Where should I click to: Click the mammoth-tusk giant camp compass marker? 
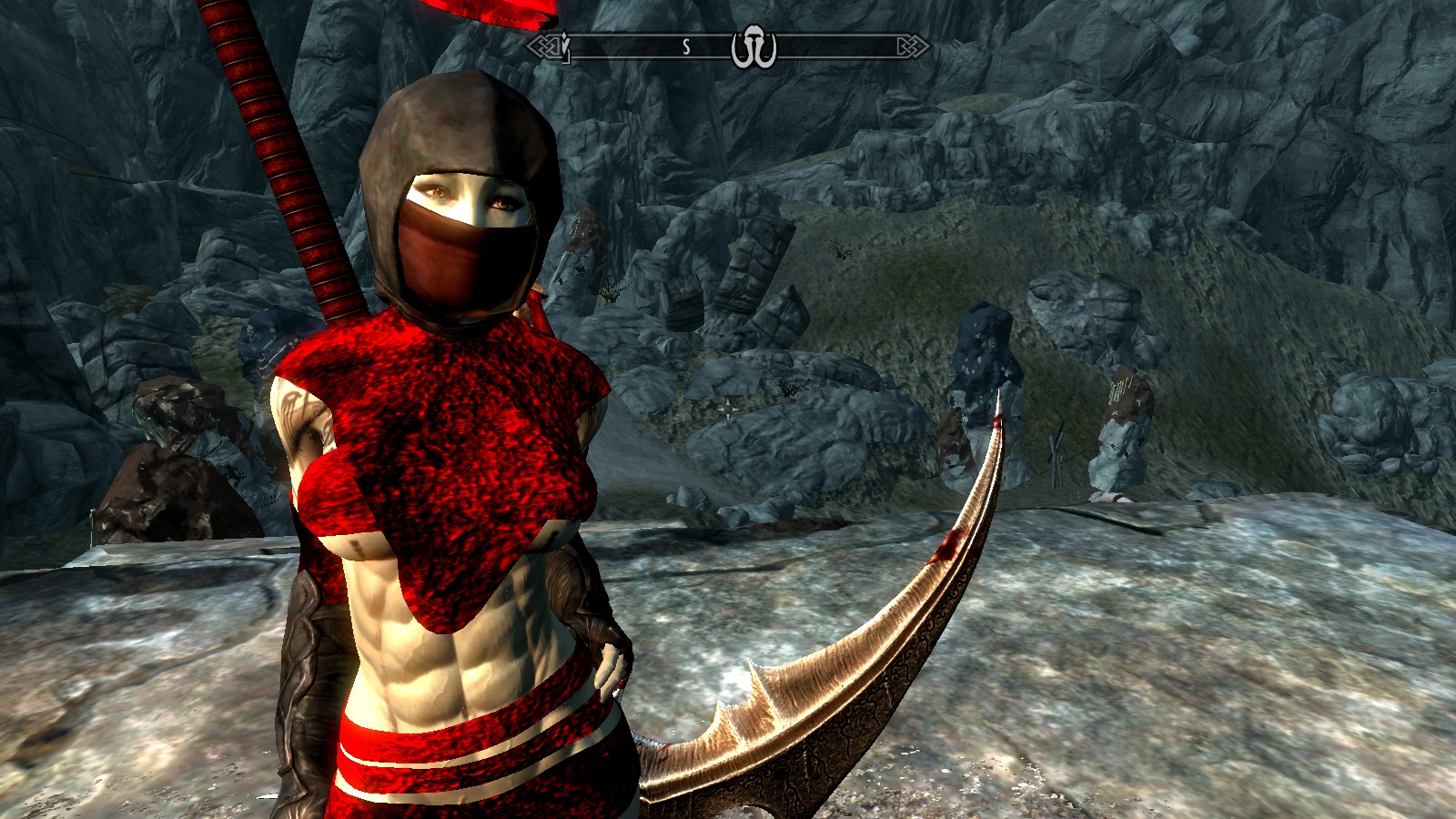click(753, 49)
